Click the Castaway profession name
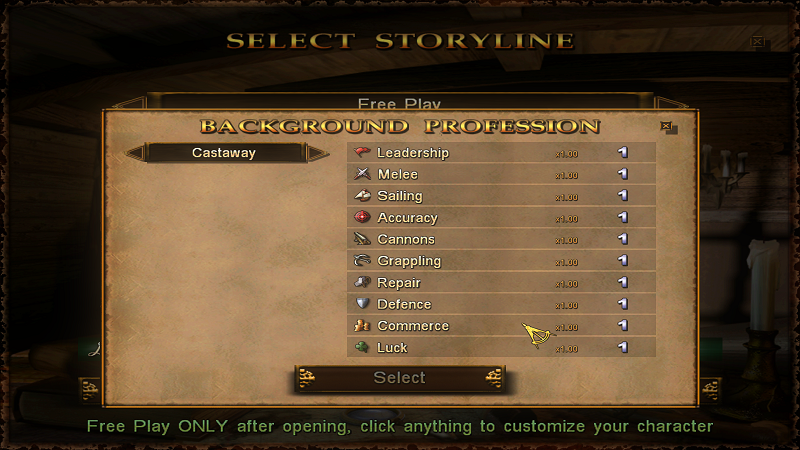The height and width of the screenshot is (450, 800). 224,153
